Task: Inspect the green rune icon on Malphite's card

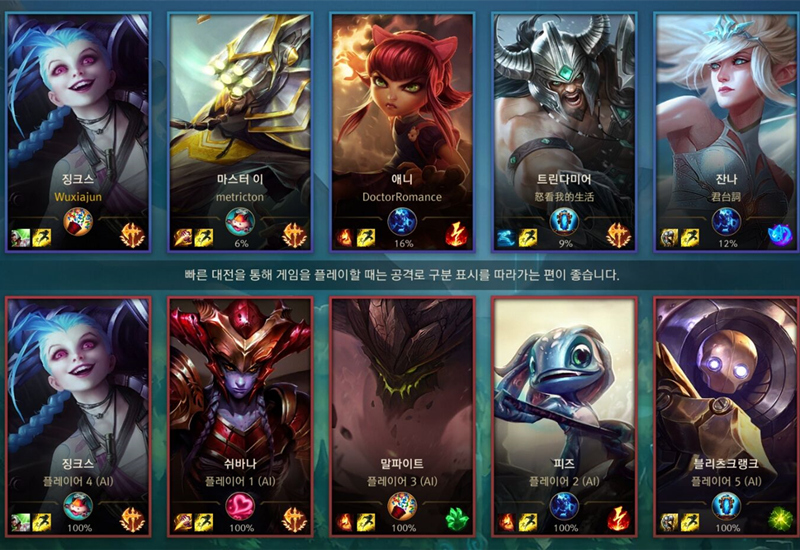Action: pyautogui.click(x=457, y=520)
